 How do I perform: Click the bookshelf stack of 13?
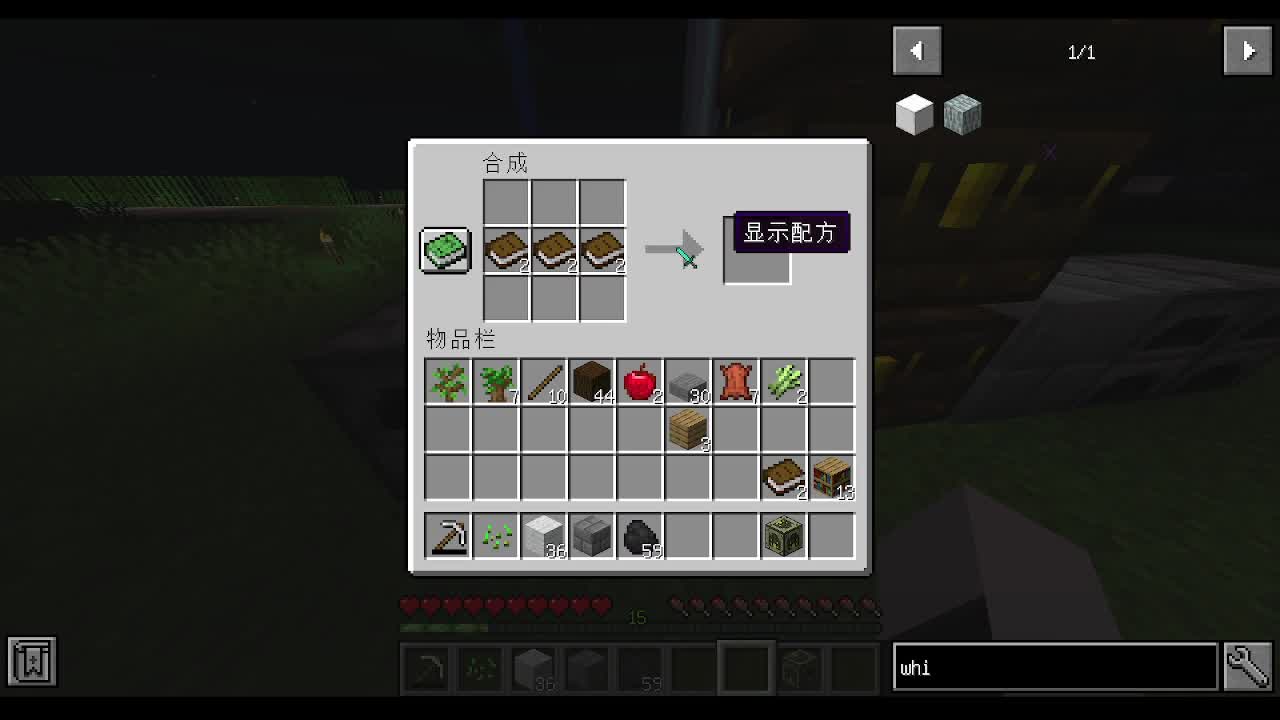click(831, 477)
